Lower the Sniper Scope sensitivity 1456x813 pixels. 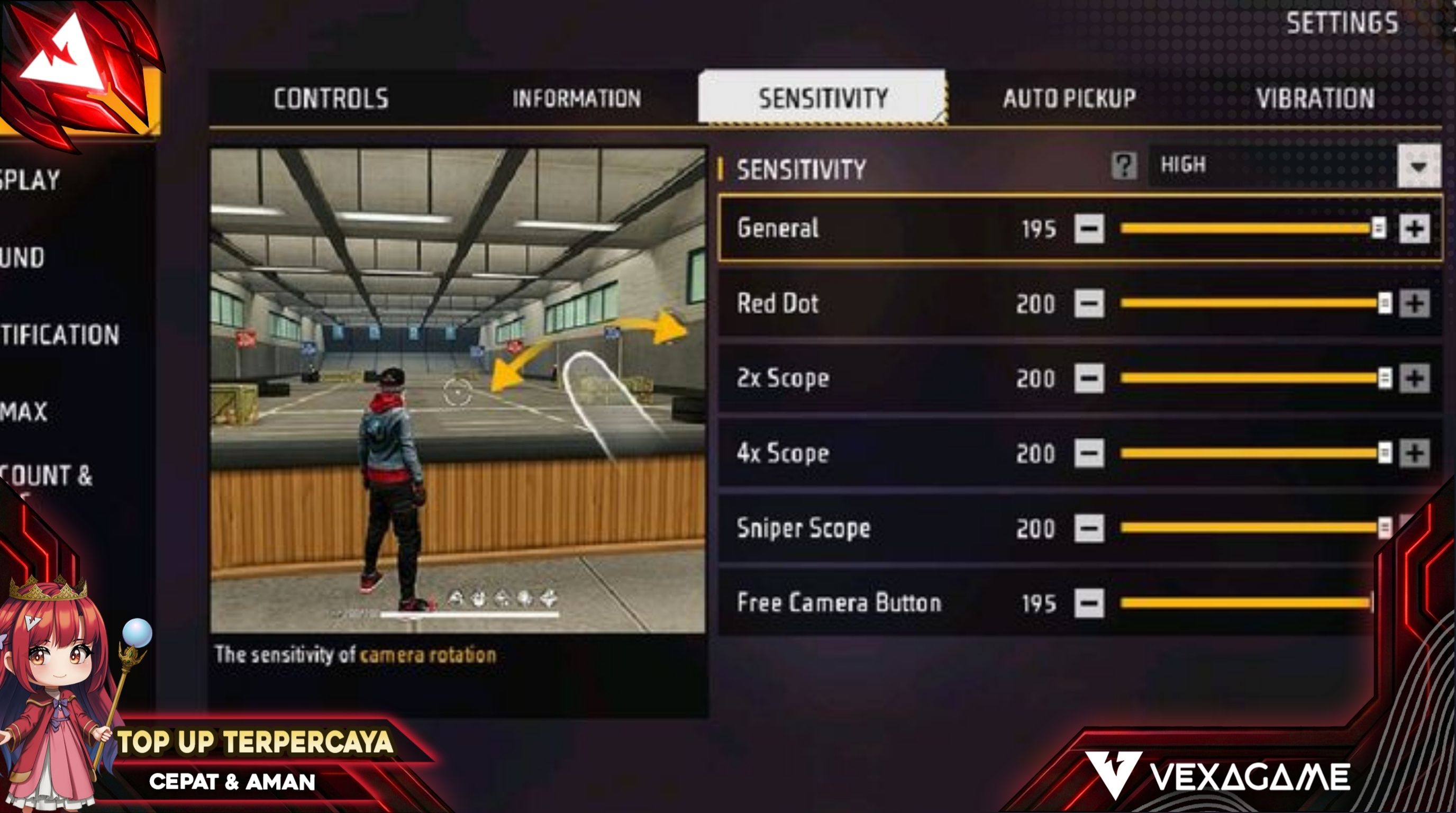(x=1089, y=528)
